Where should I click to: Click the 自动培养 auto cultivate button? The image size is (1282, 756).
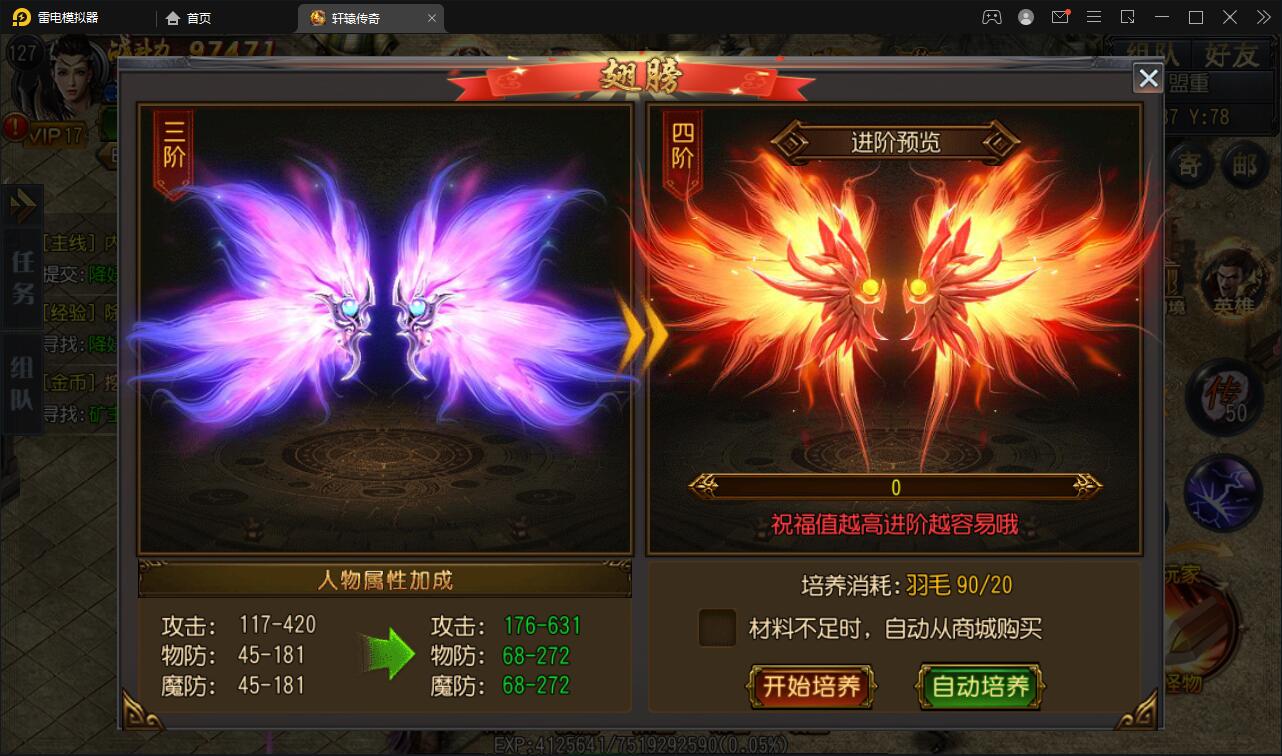click(x=980, y=688)
